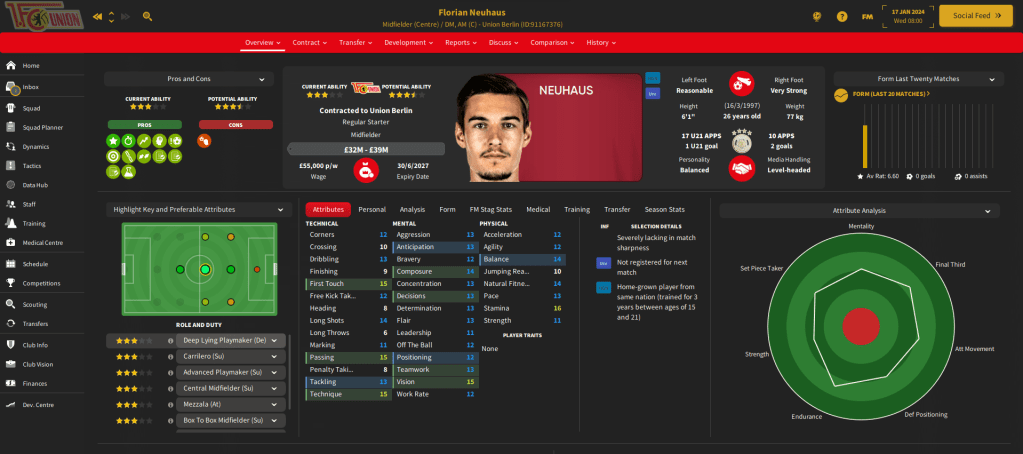Open the History menu
This screenshot has height=454, width=1023.
click(600, 43)
